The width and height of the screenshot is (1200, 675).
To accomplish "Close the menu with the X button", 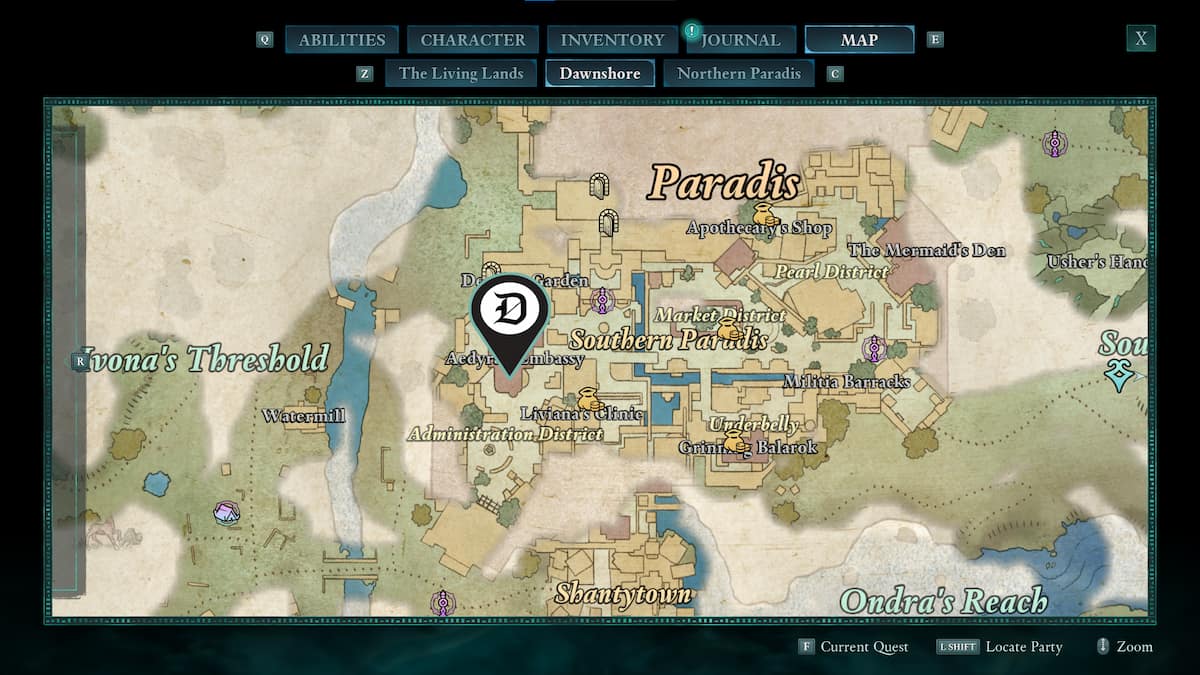I will pyautogui.click(x=1140, y=39).
